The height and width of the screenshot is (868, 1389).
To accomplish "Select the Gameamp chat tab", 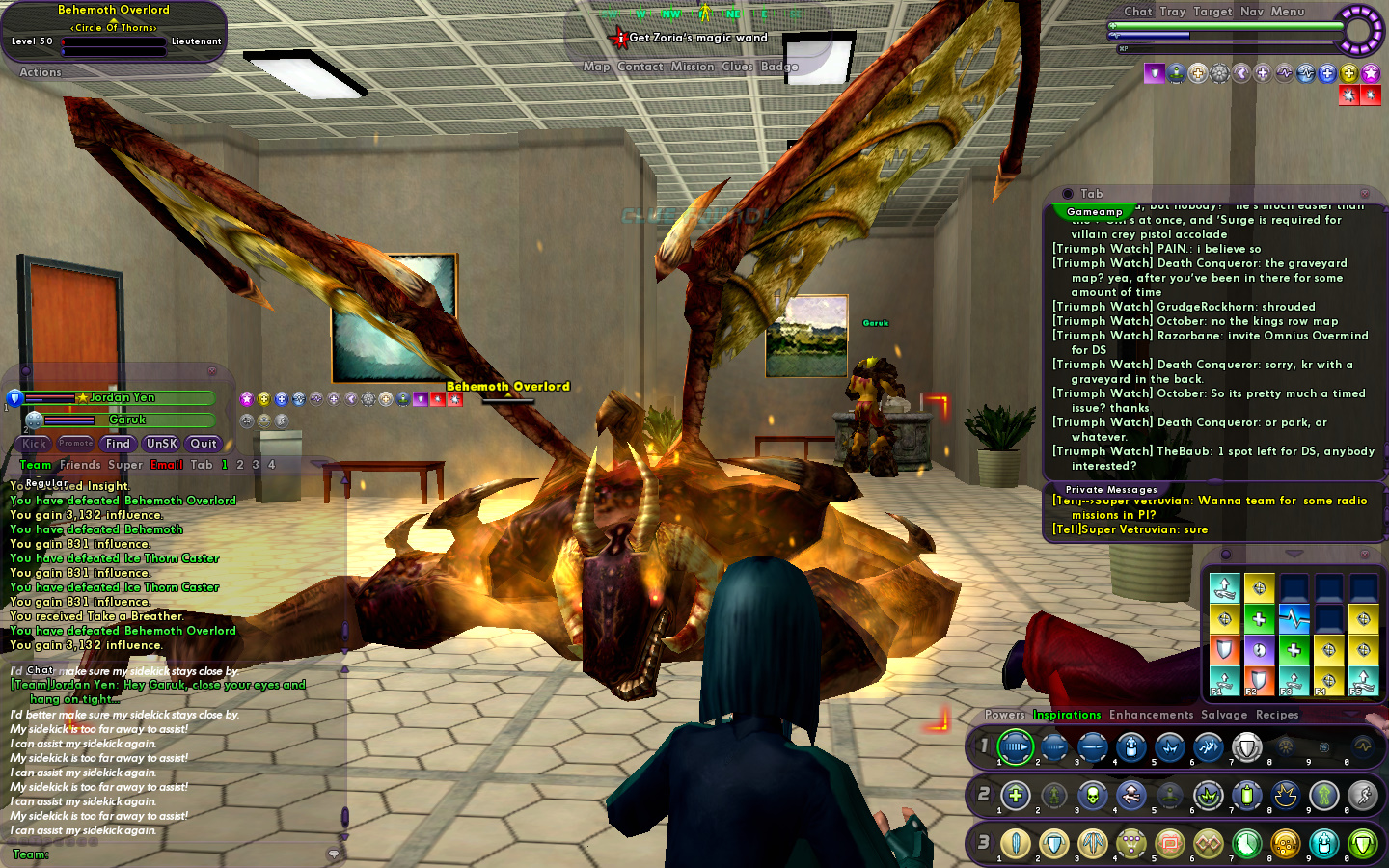I will click(x=1095, y=212).
